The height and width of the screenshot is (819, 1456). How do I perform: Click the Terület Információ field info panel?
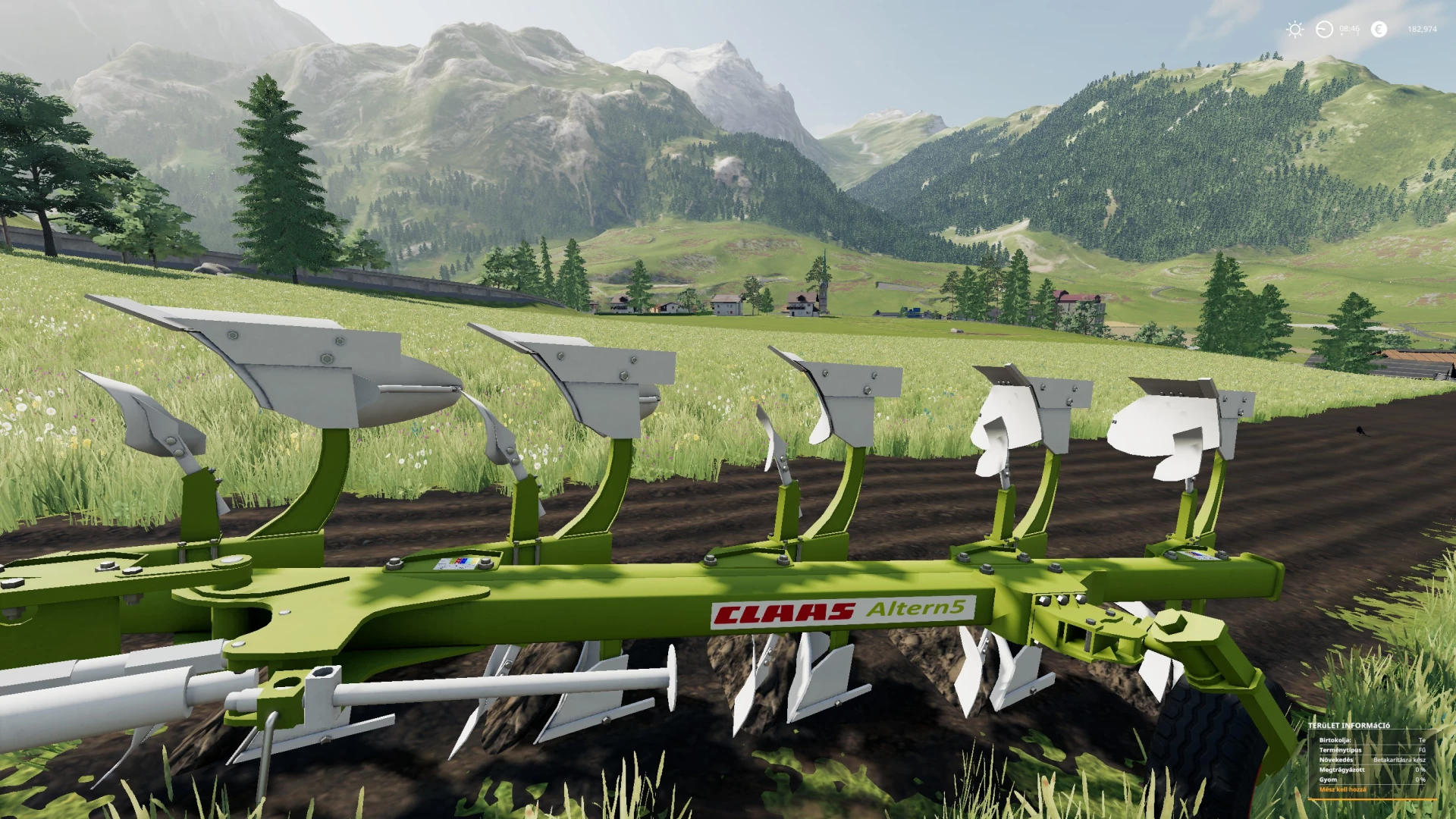click(1372, 759)
